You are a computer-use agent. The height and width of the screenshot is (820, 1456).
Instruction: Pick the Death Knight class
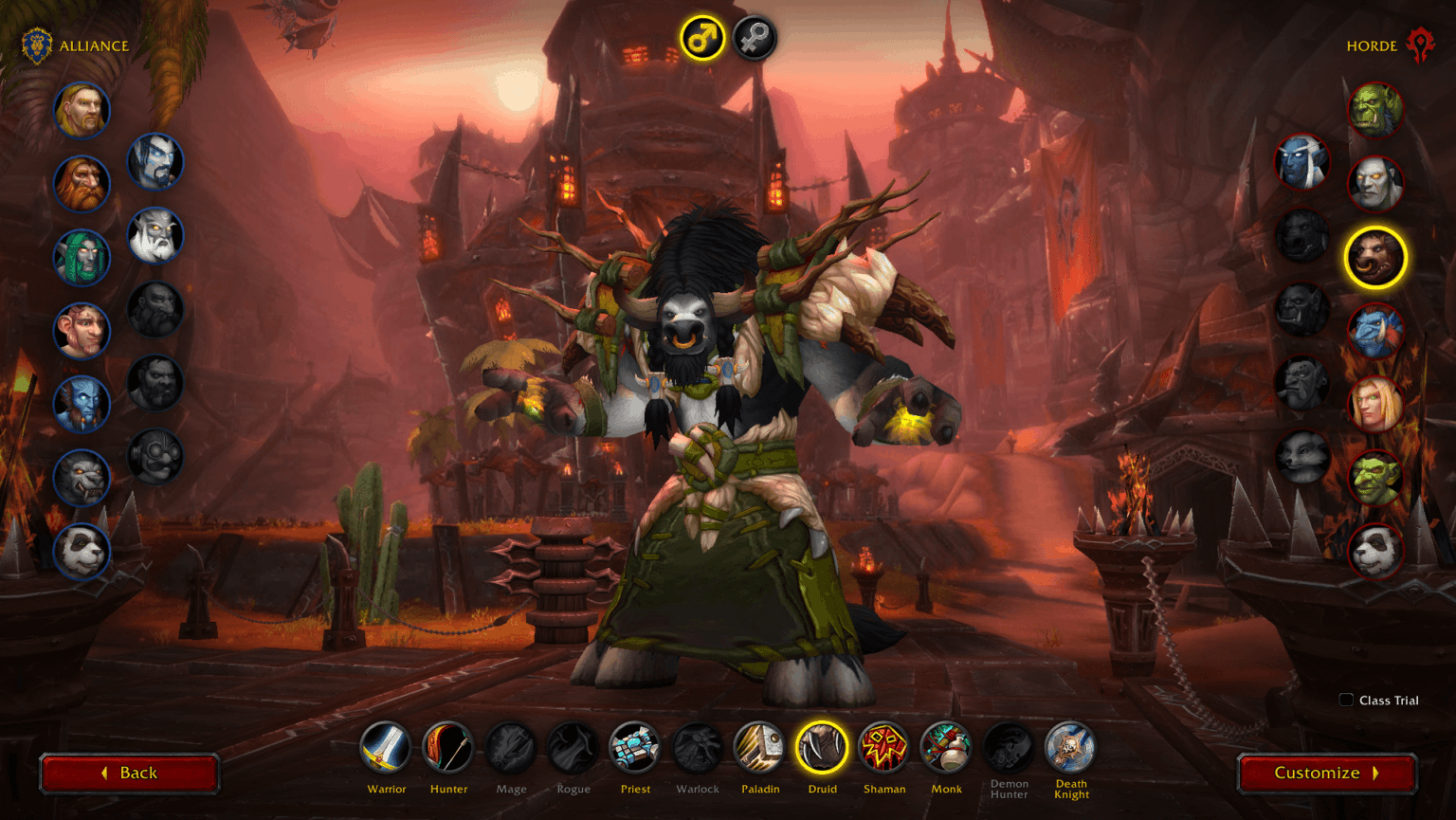point(1070,749)
